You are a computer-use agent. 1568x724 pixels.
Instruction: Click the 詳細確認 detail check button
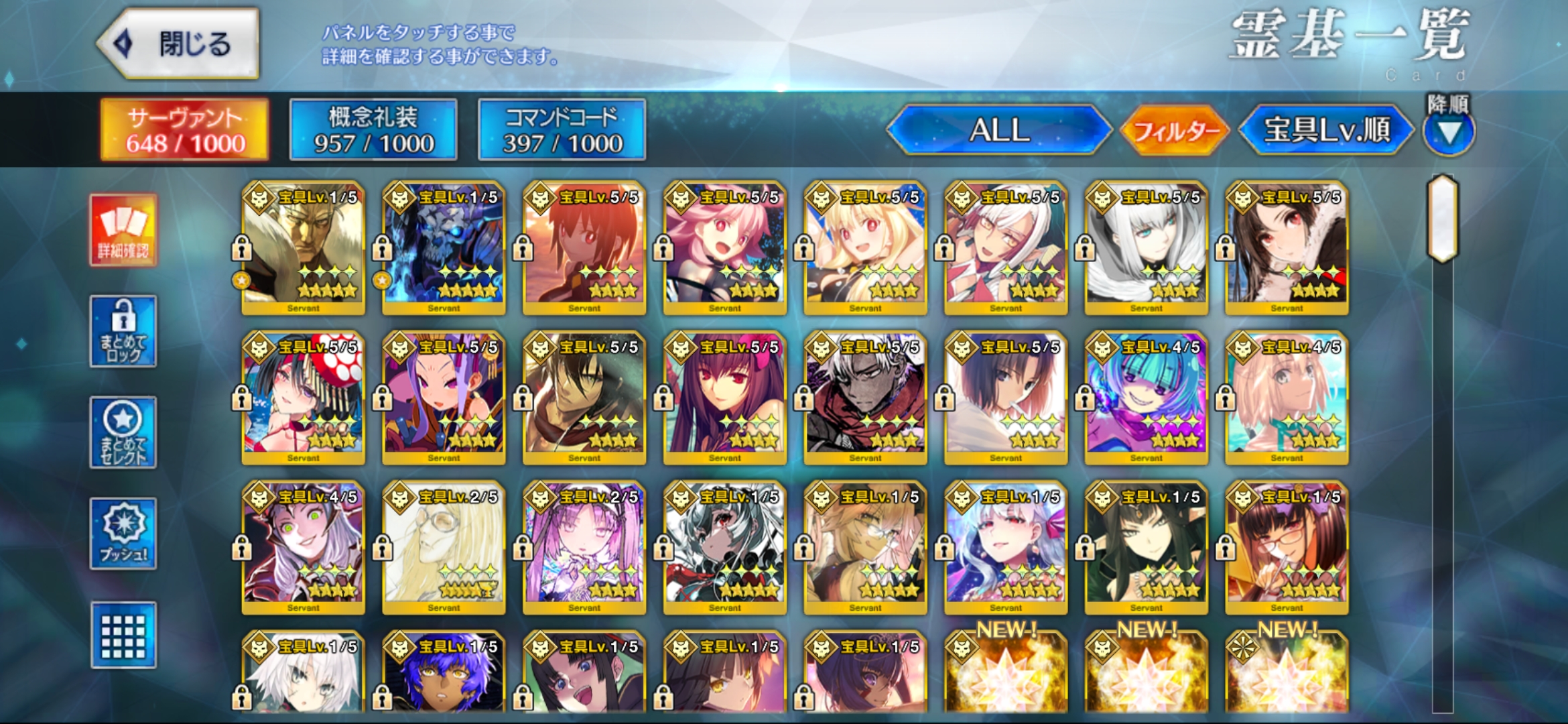123,231
